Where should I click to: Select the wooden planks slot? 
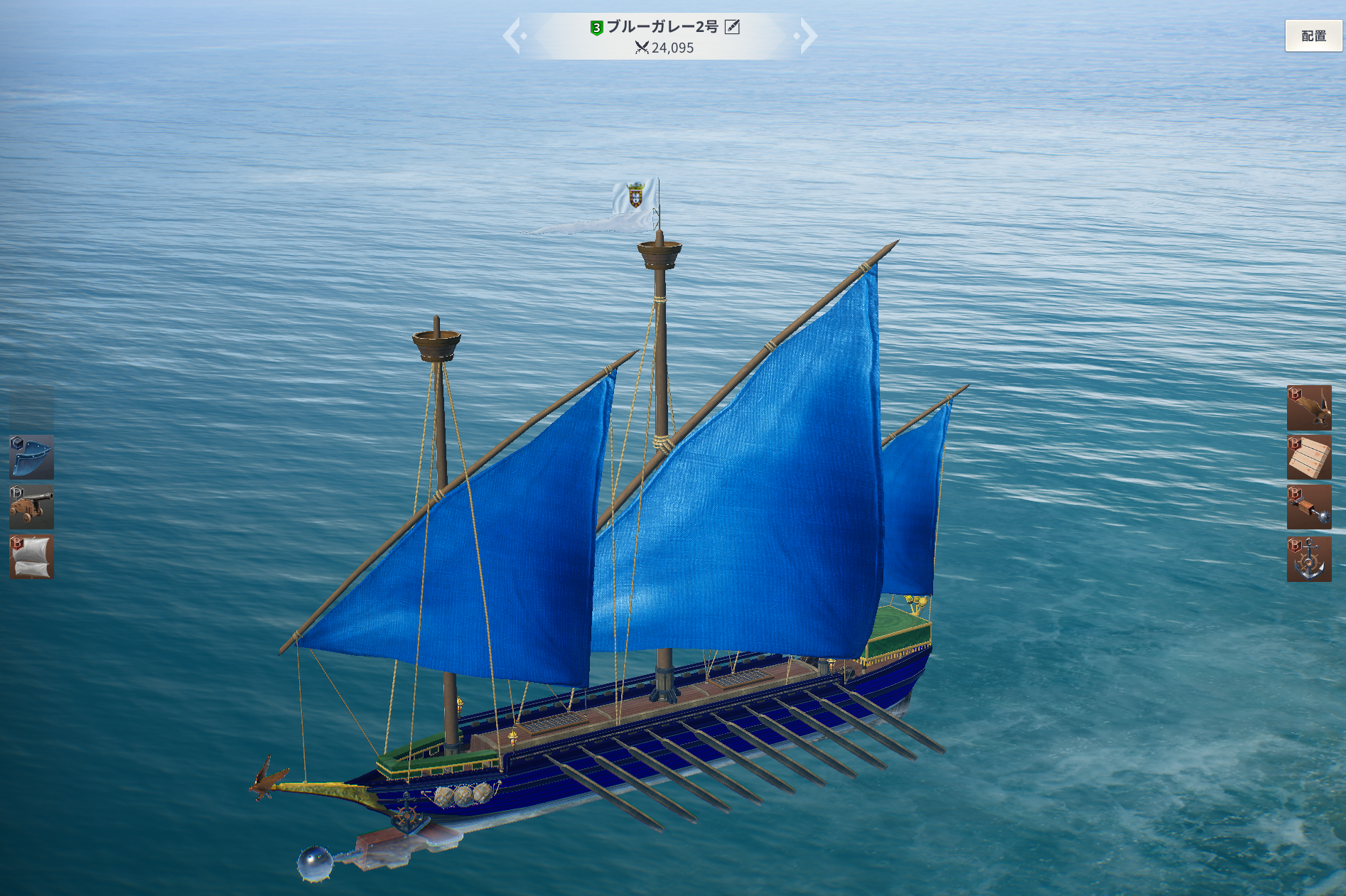(1309, 457)
